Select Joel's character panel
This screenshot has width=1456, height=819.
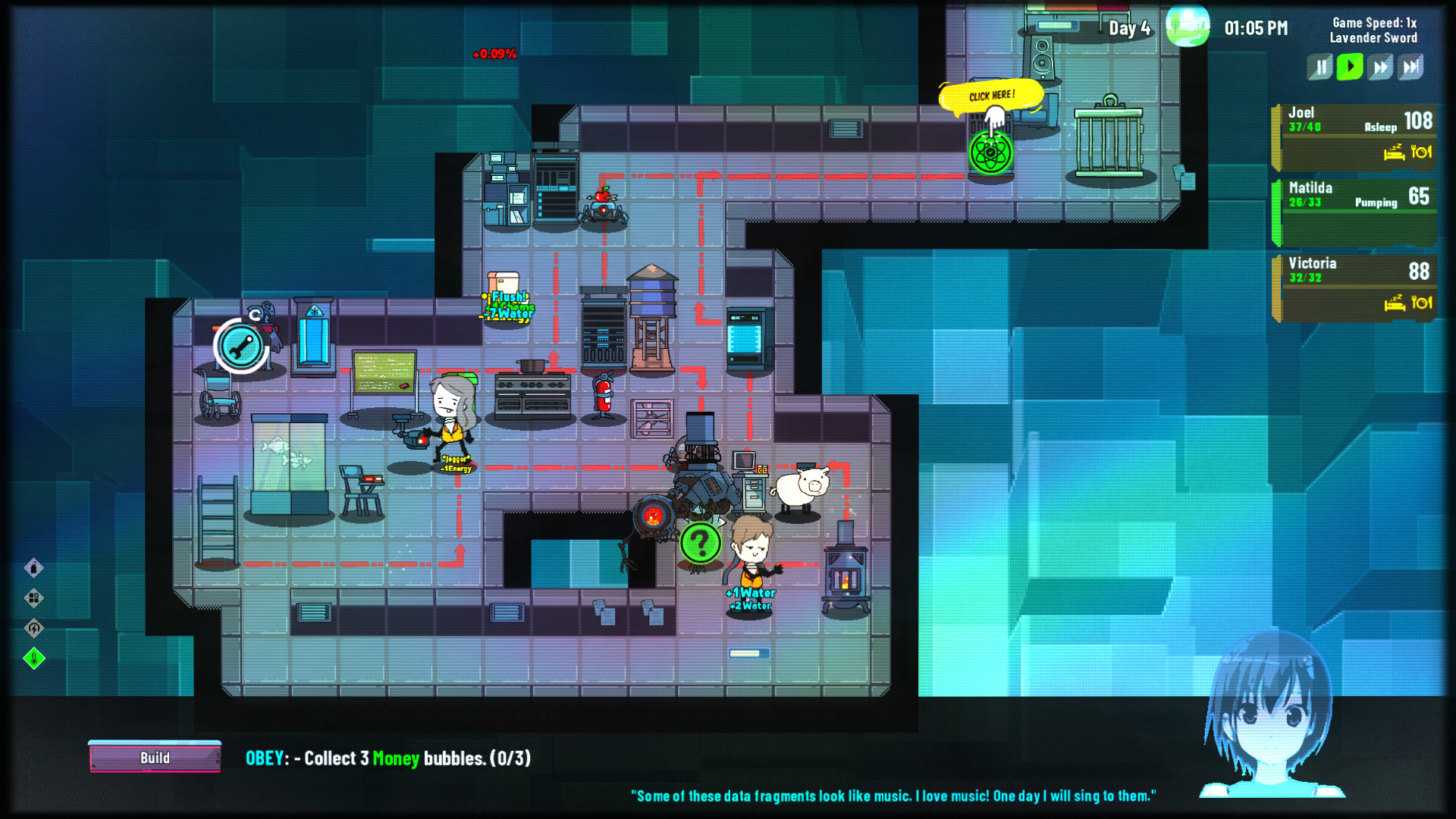[1357, 133]
